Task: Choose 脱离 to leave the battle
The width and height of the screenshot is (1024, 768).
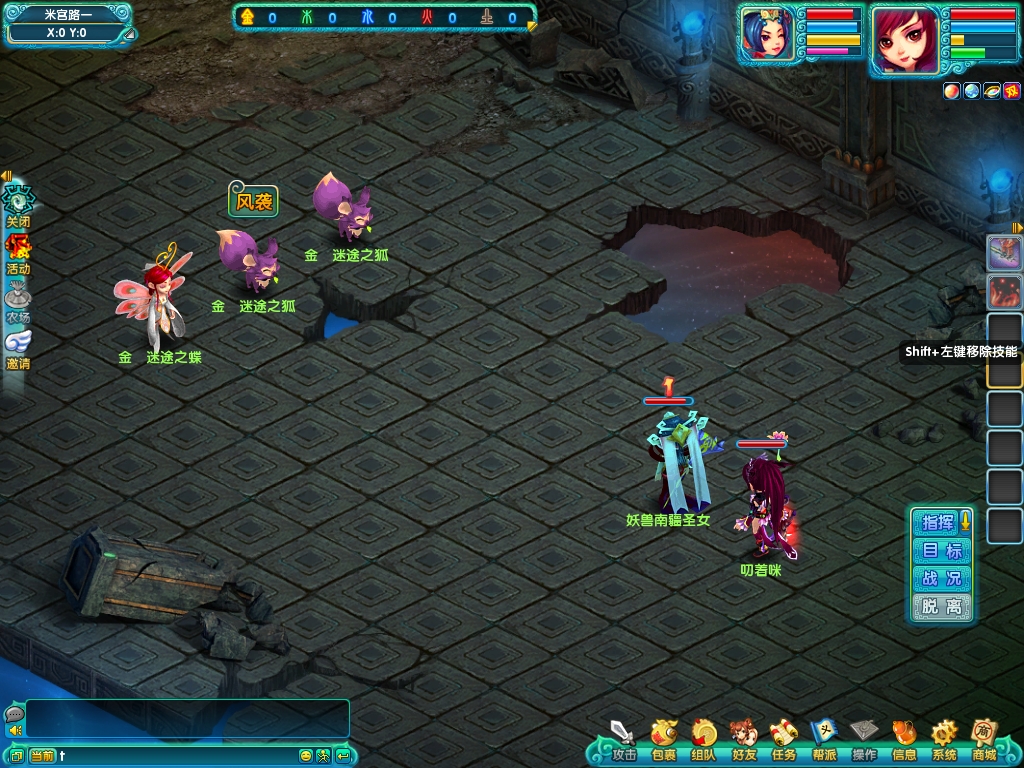Action: pyautogui.click(x=941, y=607)
